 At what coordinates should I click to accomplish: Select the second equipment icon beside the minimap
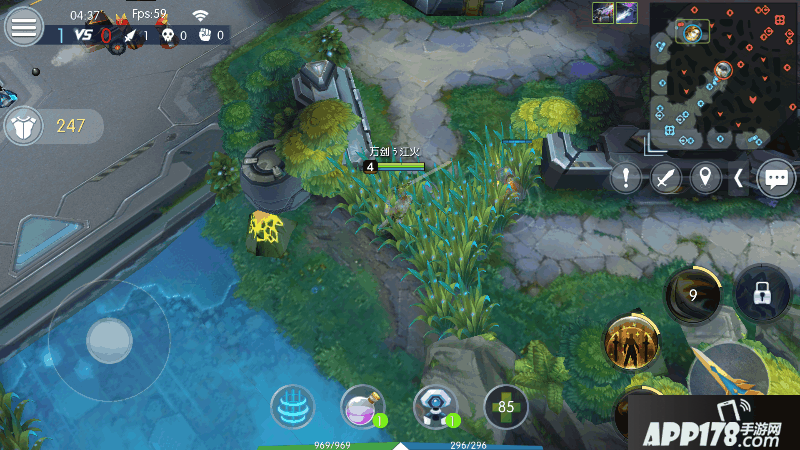(x=627, y=13)
